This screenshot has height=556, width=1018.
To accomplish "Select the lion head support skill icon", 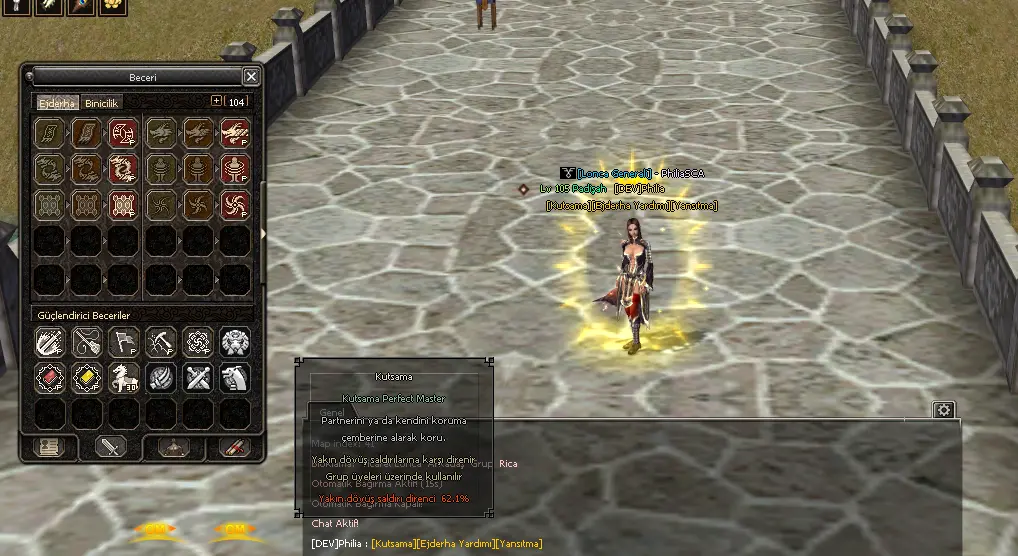I will (x=235, y=341).
